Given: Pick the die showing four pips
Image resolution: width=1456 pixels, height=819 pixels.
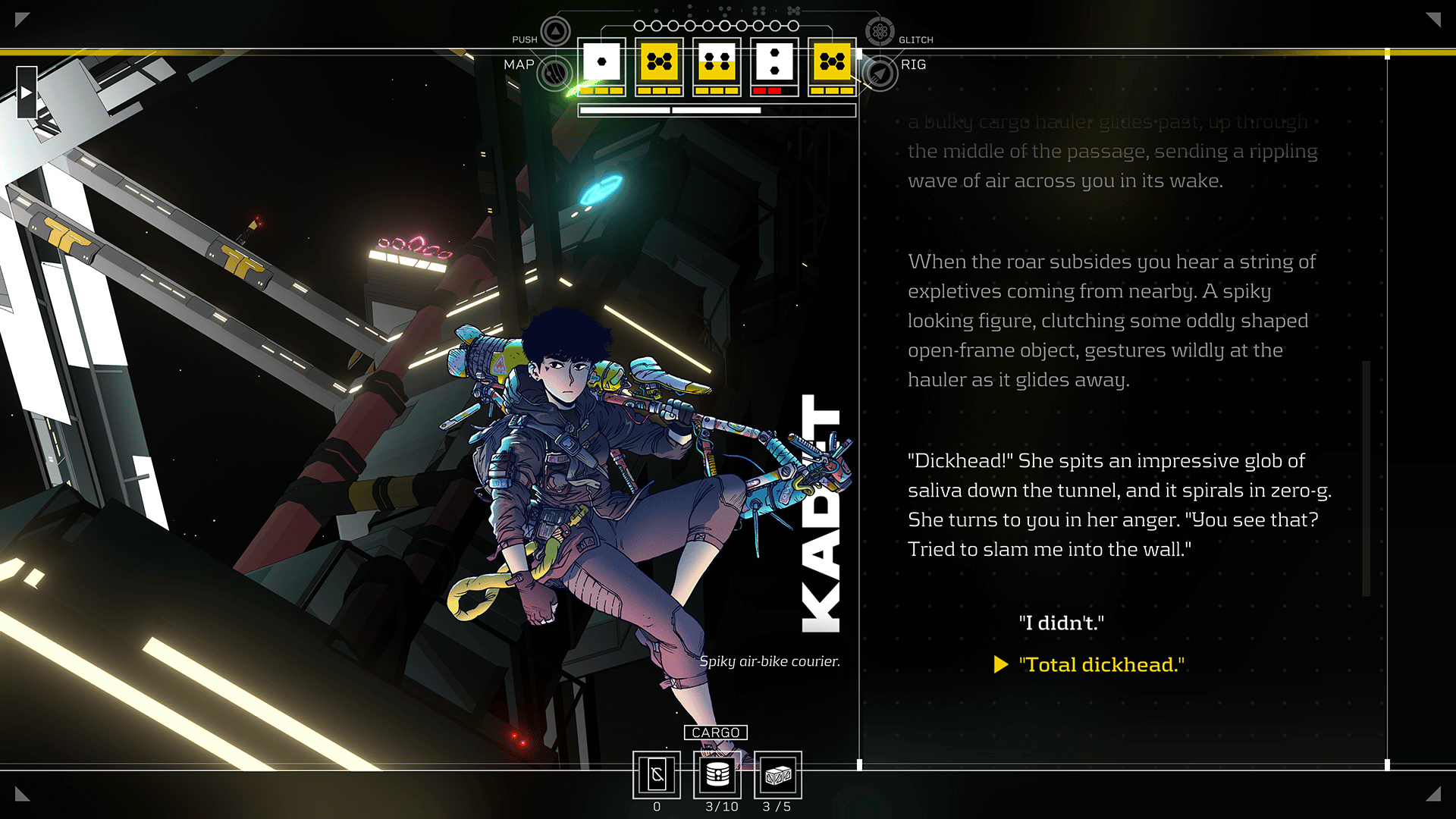Looking at the screenshot, I should [x=717, y=64].
